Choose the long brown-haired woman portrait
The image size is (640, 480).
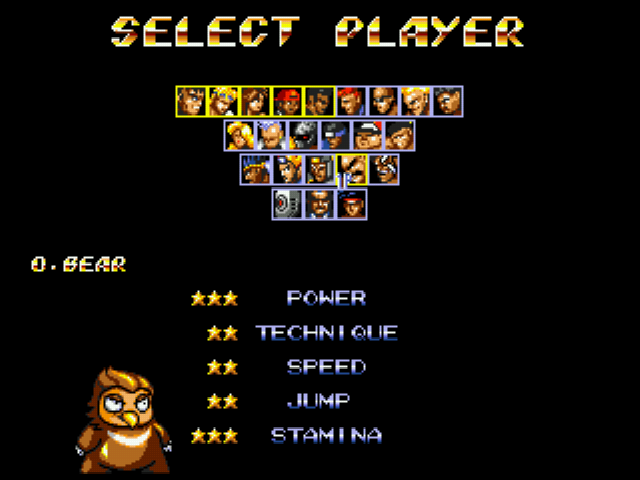pos(255,101)
